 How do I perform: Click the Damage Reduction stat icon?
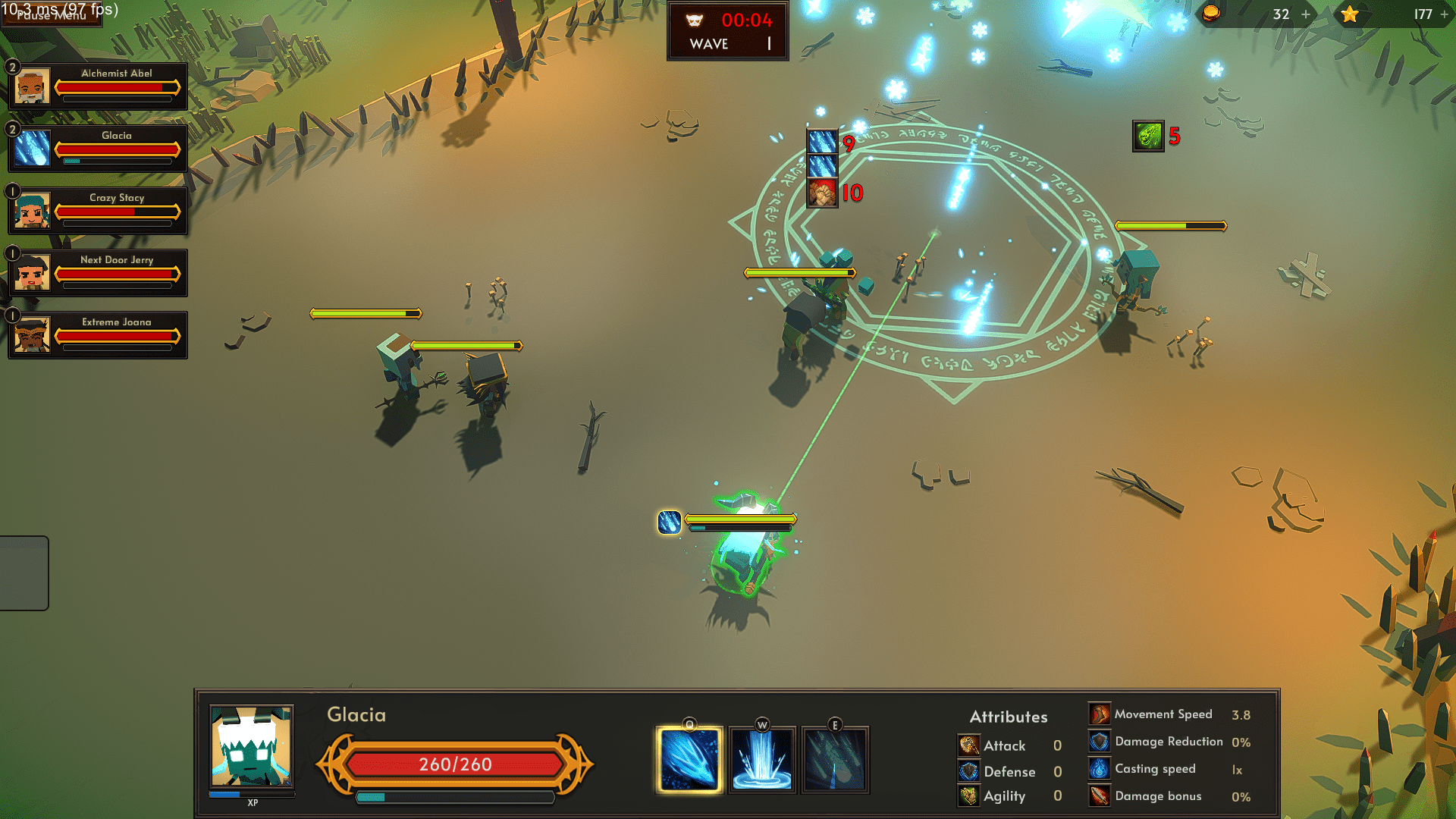click(x=1100, y=742)
